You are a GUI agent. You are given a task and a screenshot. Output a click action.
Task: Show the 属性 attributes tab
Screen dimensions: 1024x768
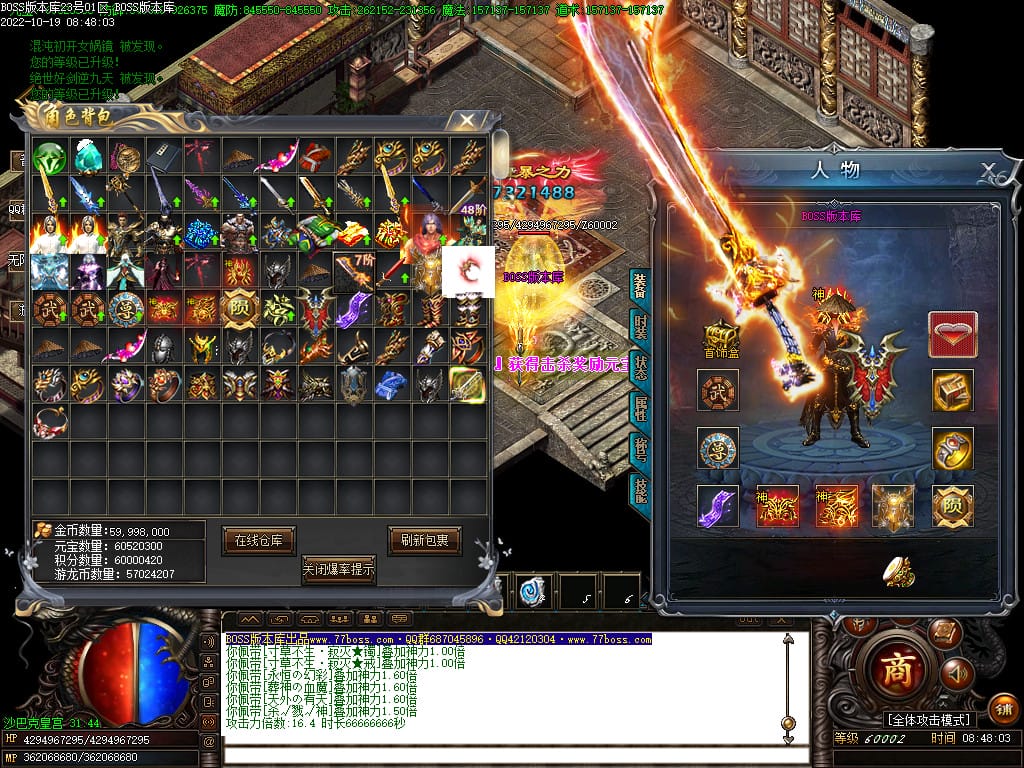(x=639, y=410)
